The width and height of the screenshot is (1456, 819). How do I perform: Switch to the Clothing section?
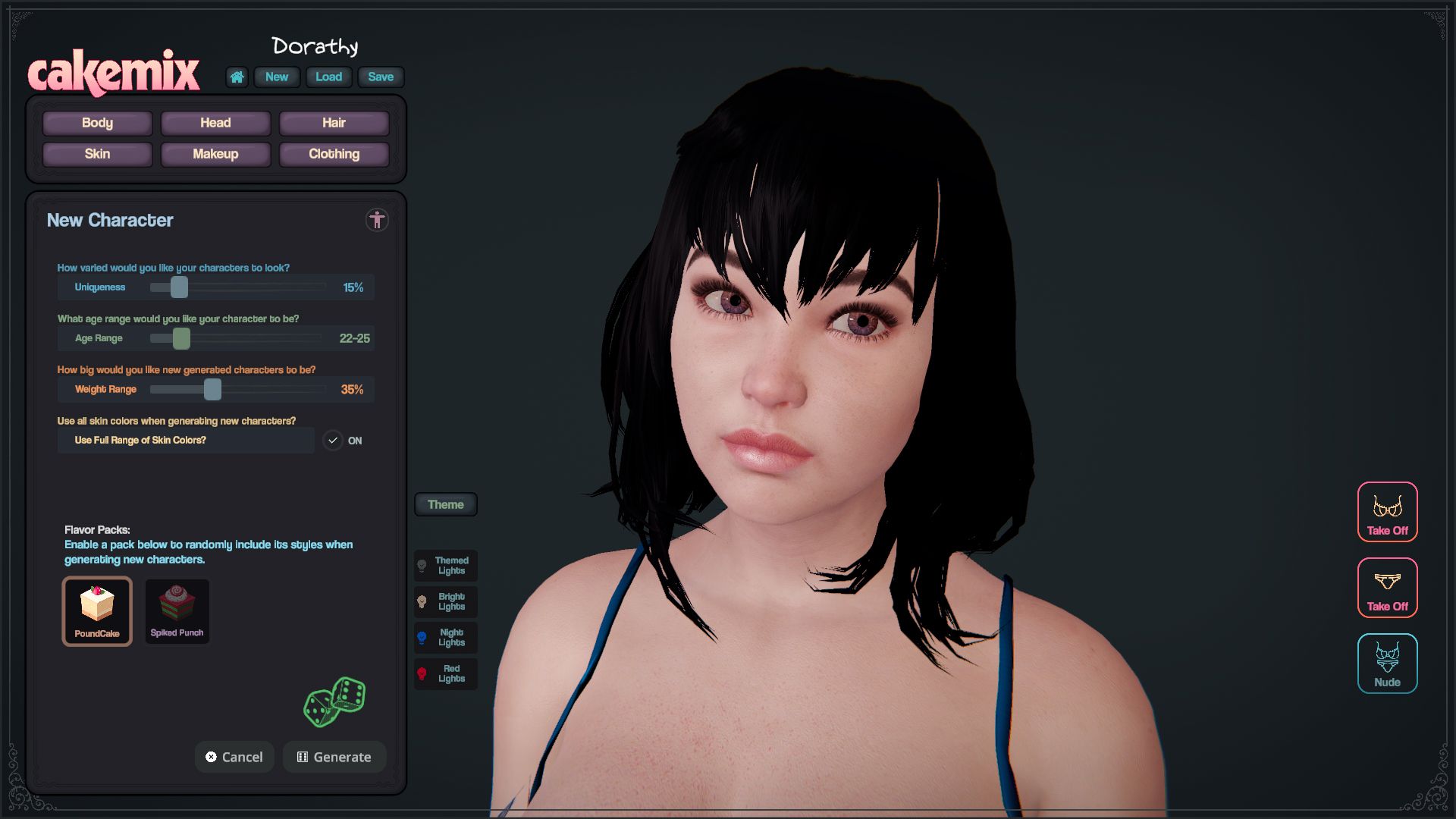click(x=334, y=154)
